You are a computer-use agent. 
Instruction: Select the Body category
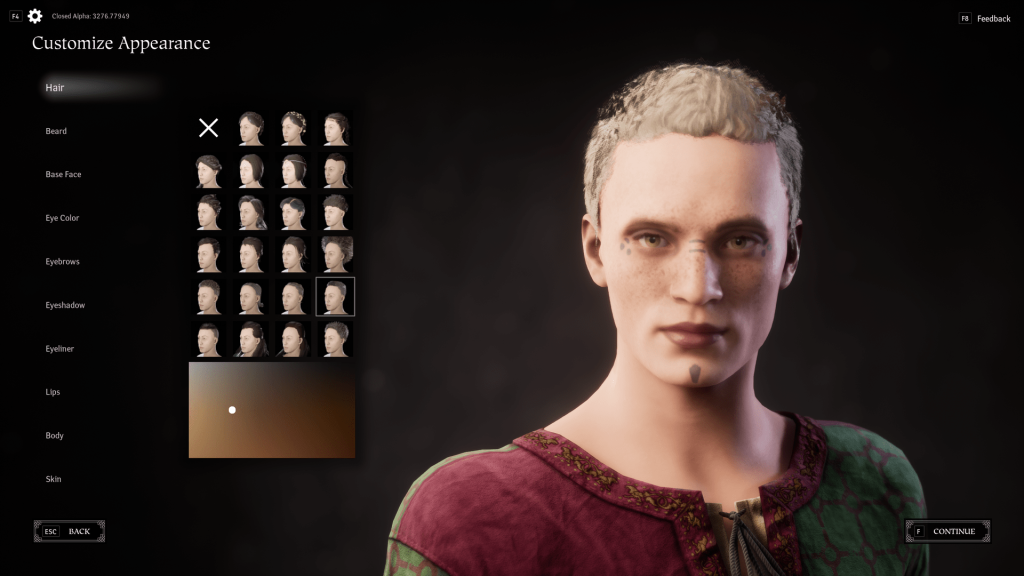(x=54, y=435)
